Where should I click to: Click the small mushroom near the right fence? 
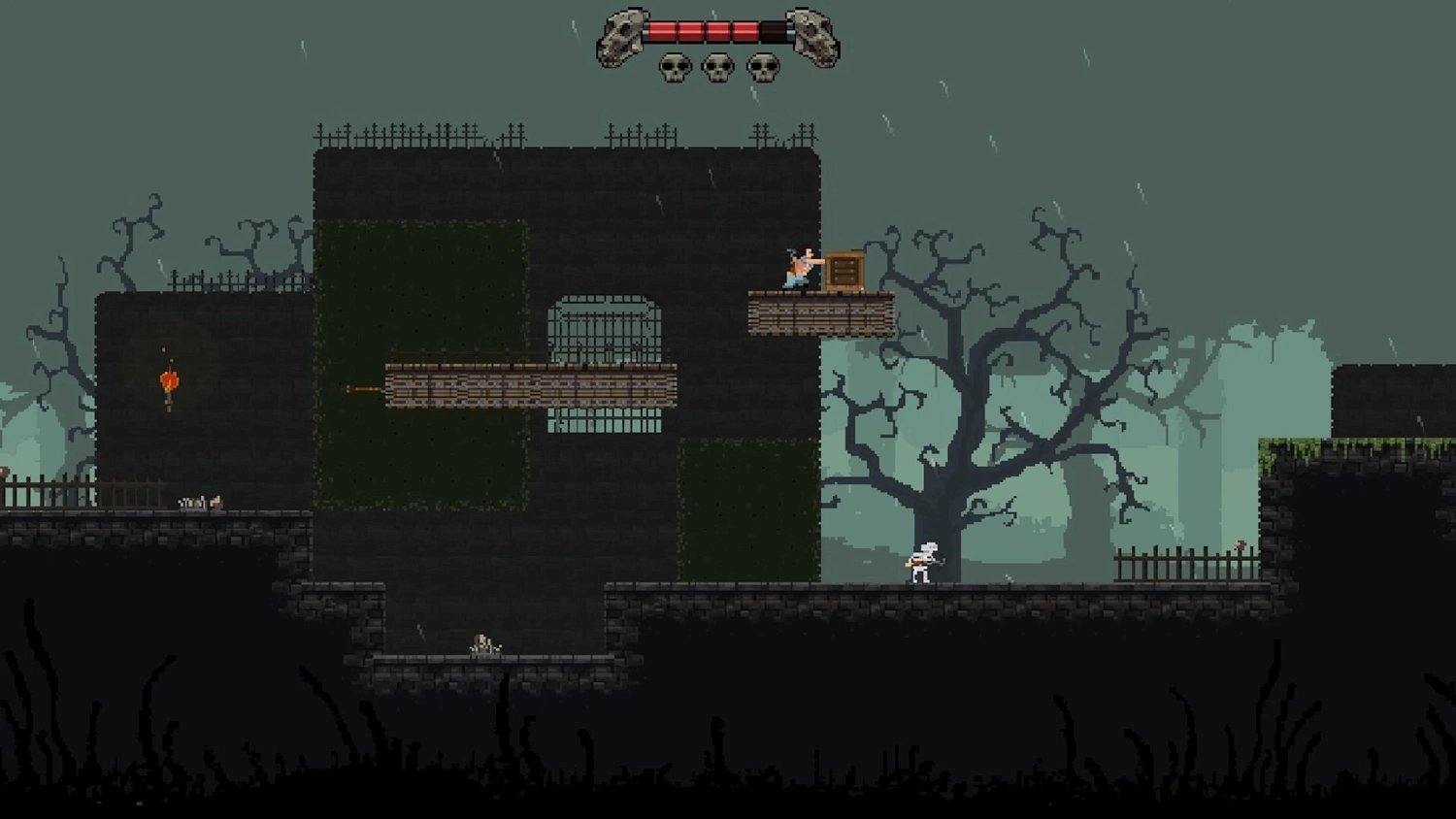pyautogui.click(x=1241, y=545)
